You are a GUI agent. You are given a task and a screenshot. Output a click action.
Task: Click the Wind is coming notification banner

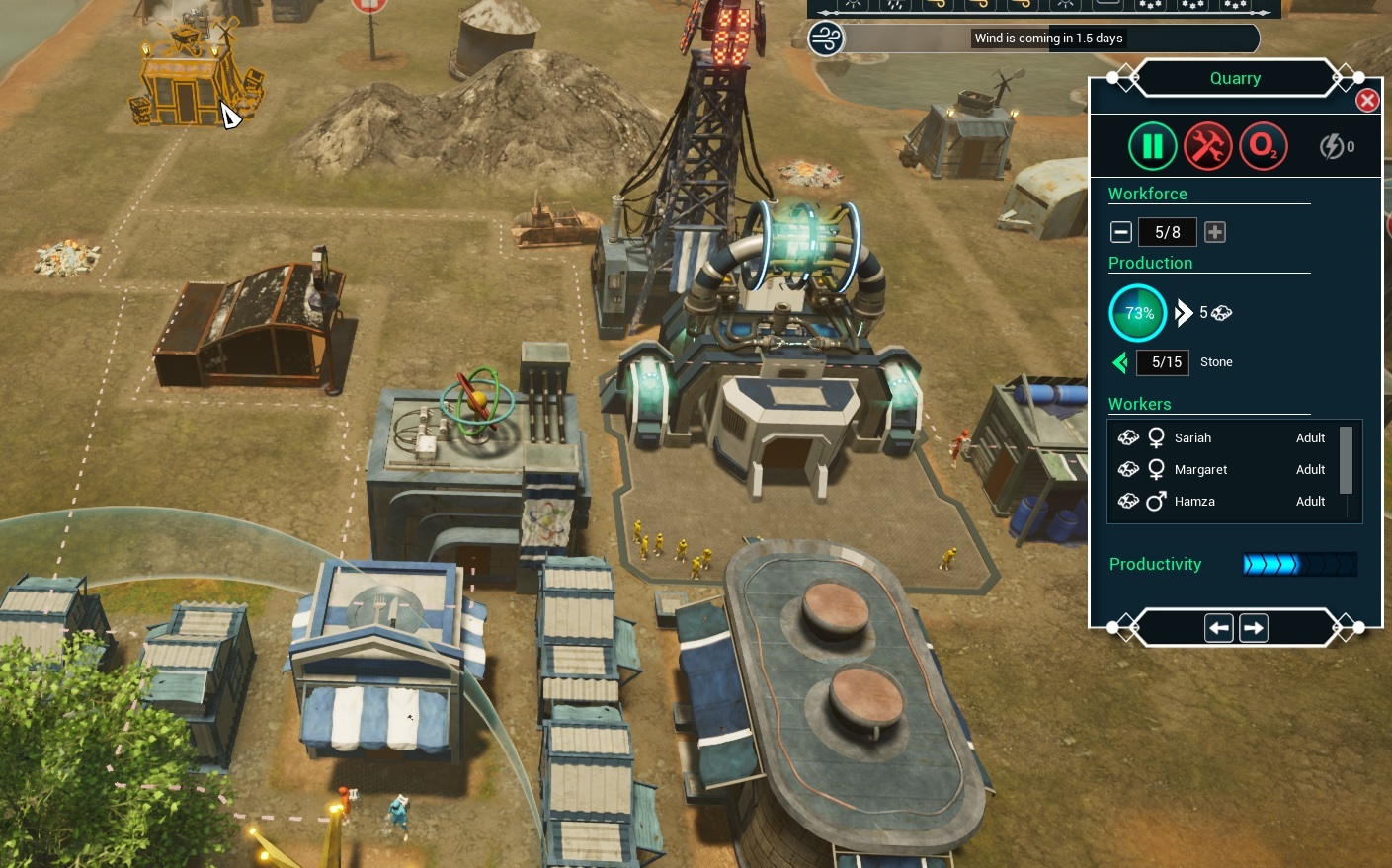(x=1048, y=38)
